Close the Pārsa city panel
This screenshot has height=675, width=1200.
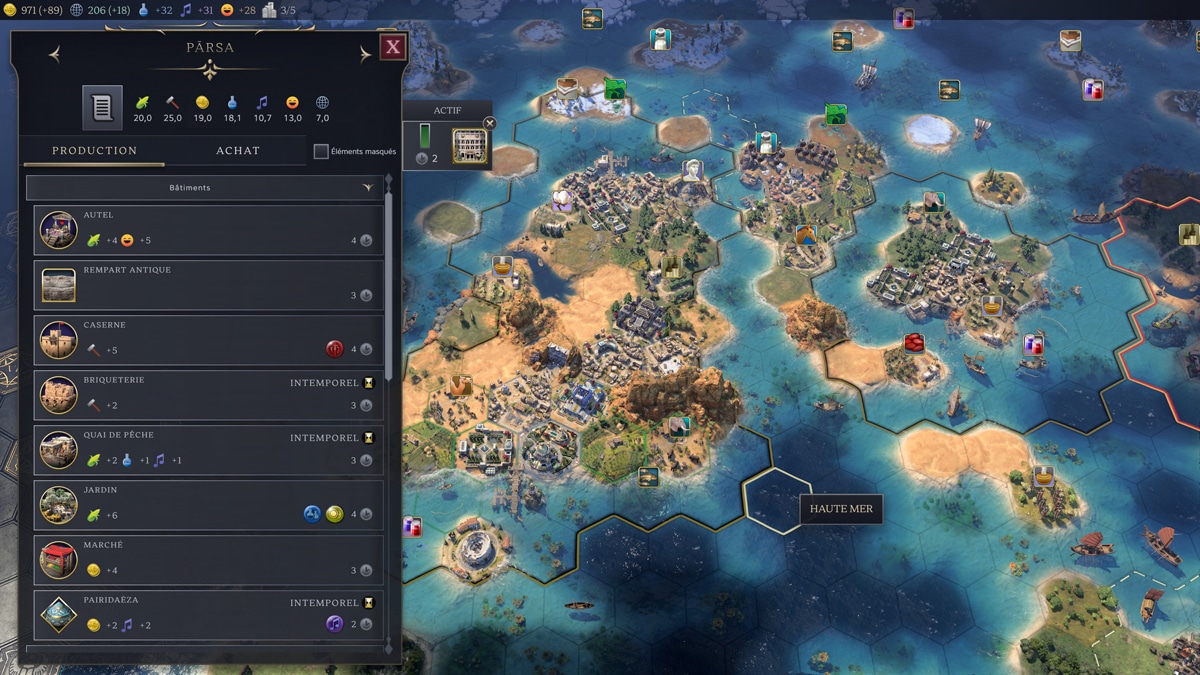tap(393, 46)
